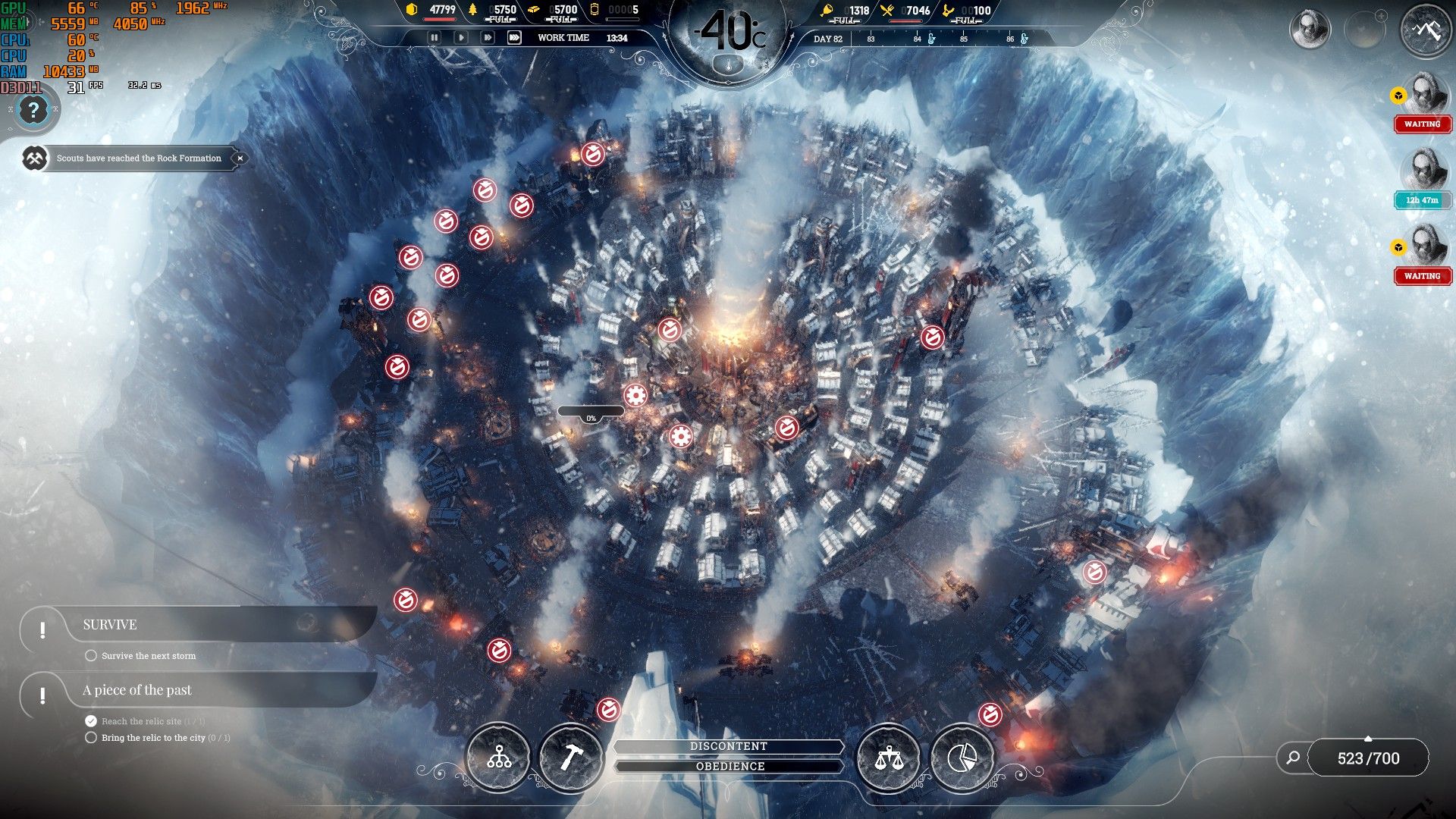Click the coal resource counter showing 47799
Image resolution: width=1456 pixels, height=819 pixels.
(x=435, y=11)
